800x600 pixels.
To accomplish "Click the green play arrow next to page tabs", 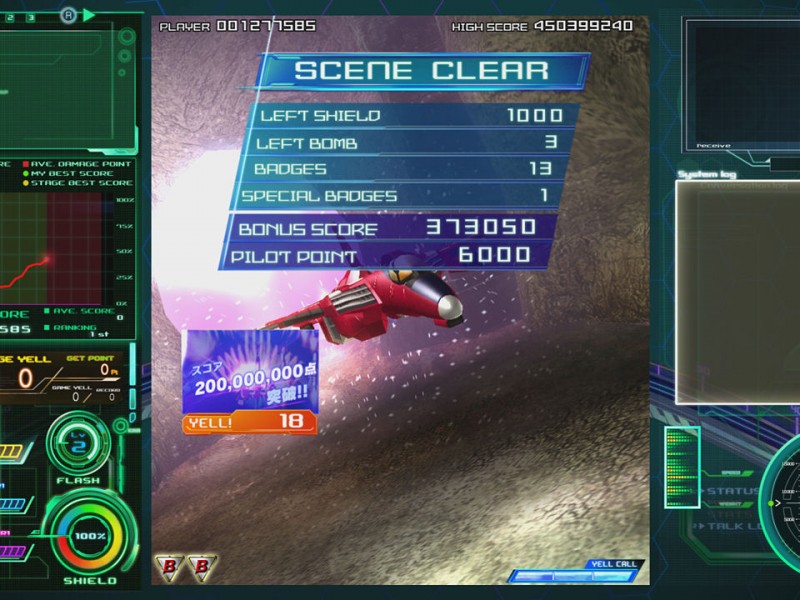I will 89,15.
